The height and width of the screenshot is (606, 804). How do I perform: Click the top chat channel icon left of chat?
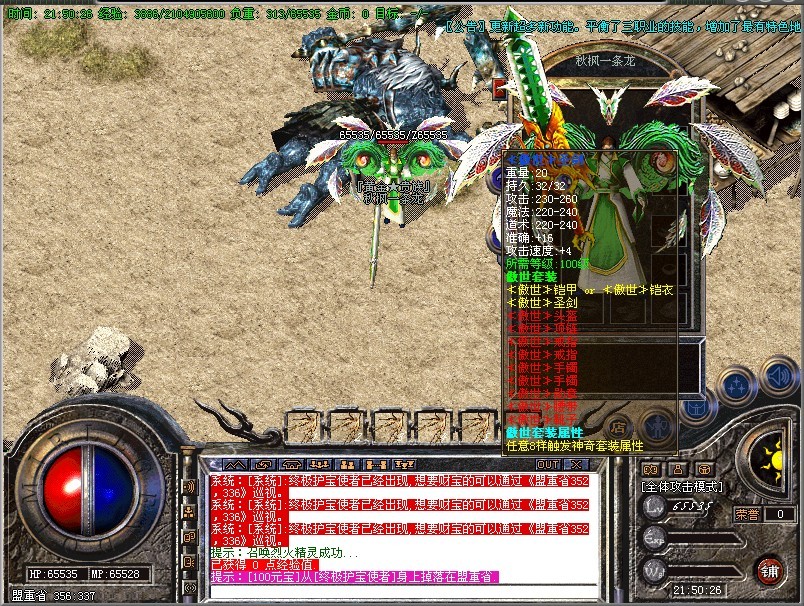(x=189, y=487)
